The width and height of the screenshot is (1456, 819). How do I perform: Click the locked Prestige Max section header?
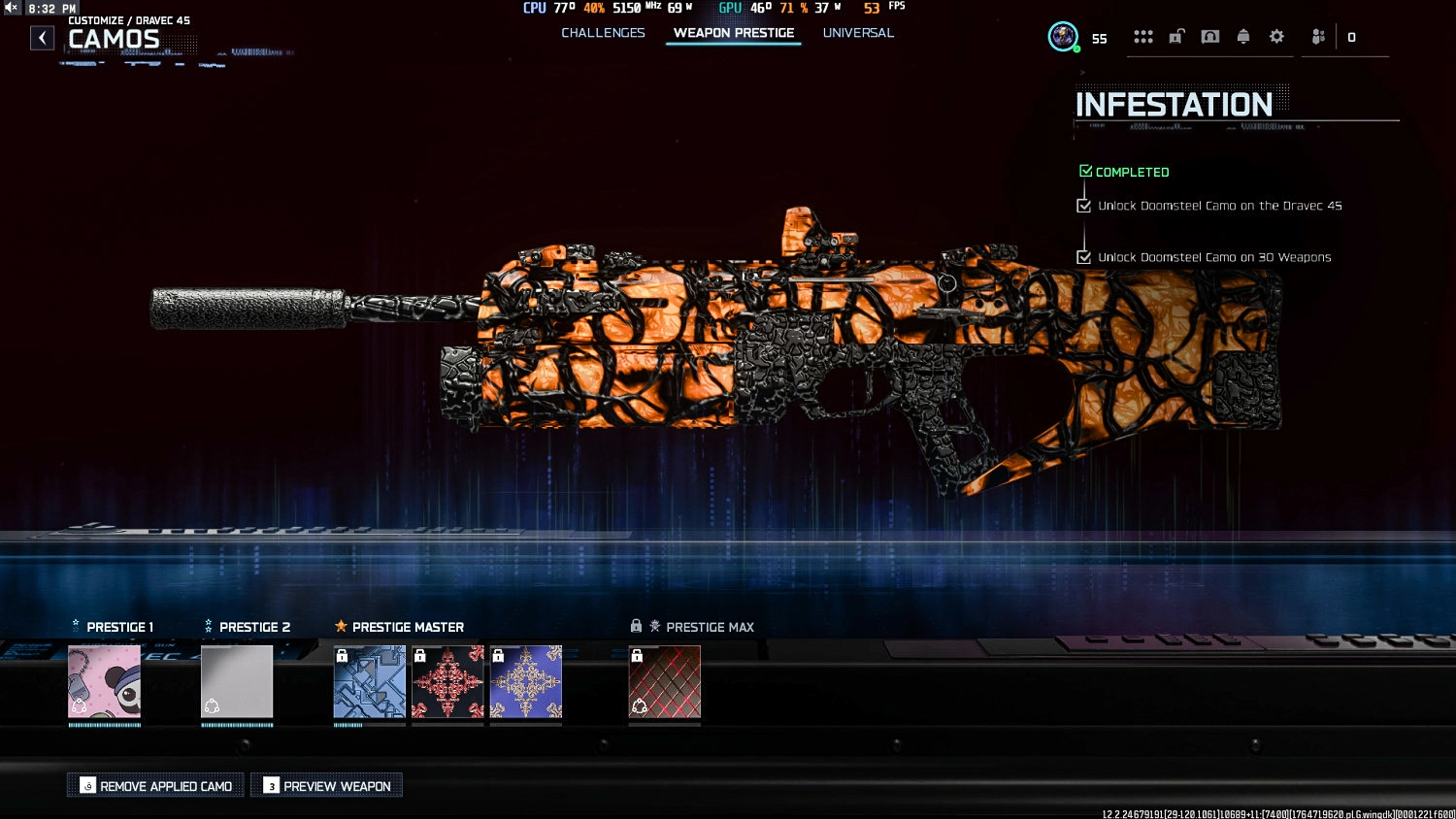pyautogui.click(x=694, y=626)
